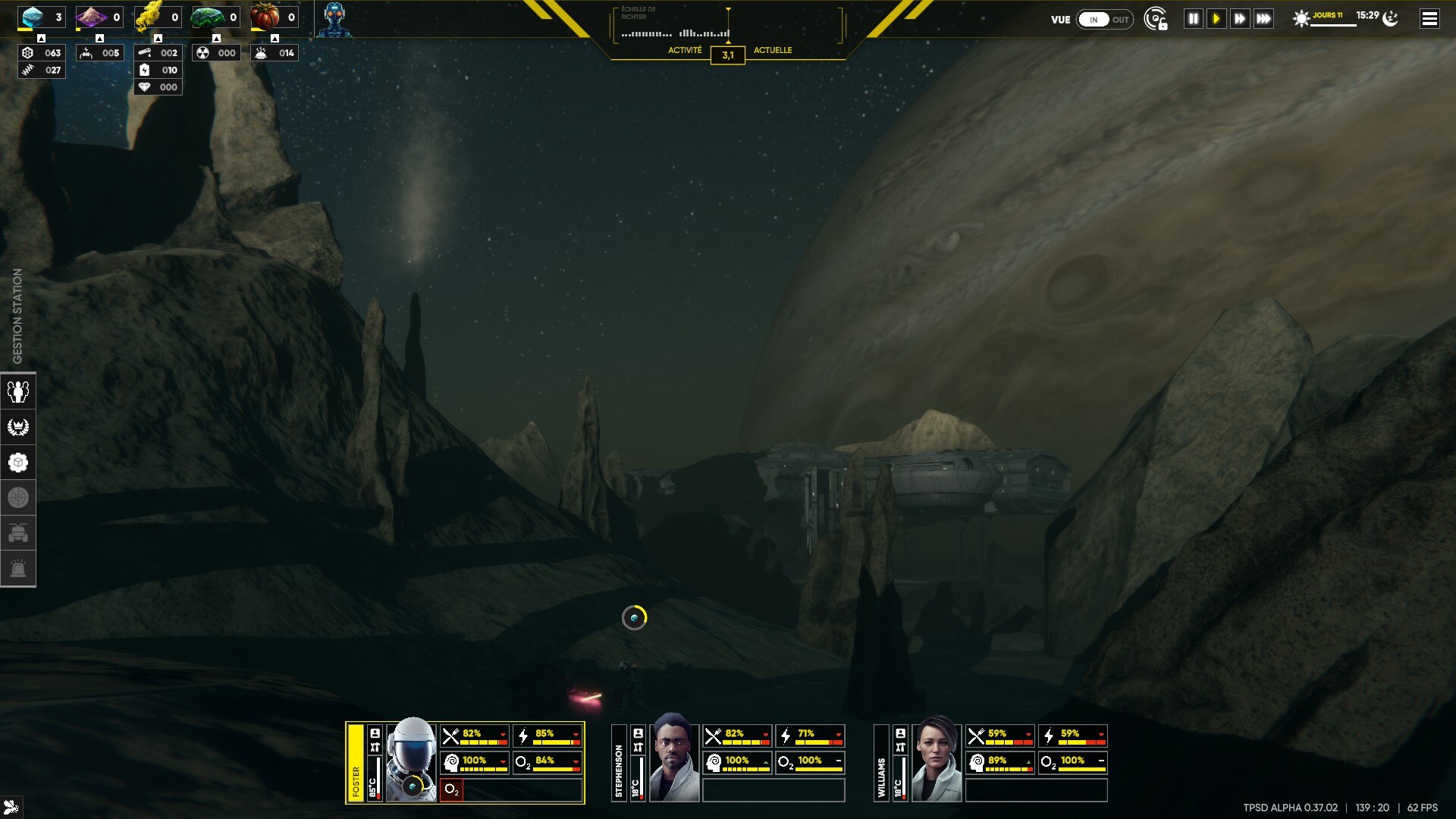Select Williams' character portrait
Image resolution: width=1456 pixels, height=819 pixels.
[937, 758]
